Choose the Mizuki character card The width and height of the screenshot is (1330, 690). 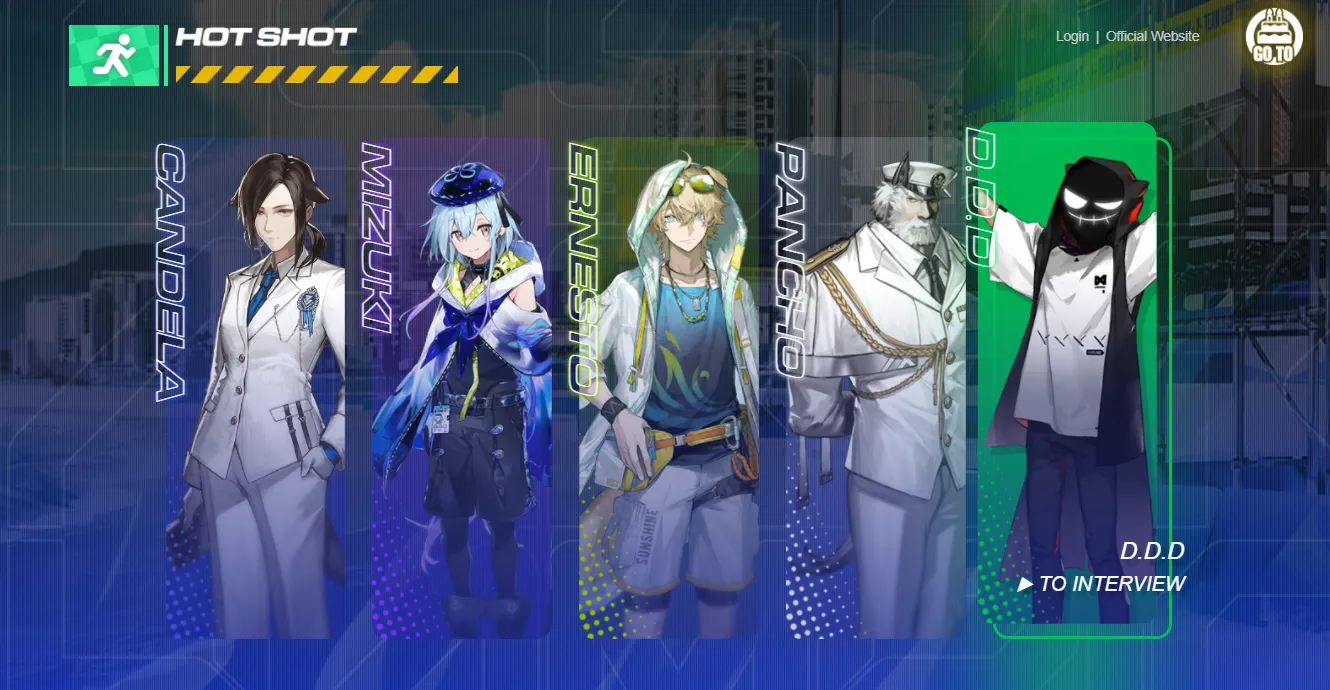462,388
